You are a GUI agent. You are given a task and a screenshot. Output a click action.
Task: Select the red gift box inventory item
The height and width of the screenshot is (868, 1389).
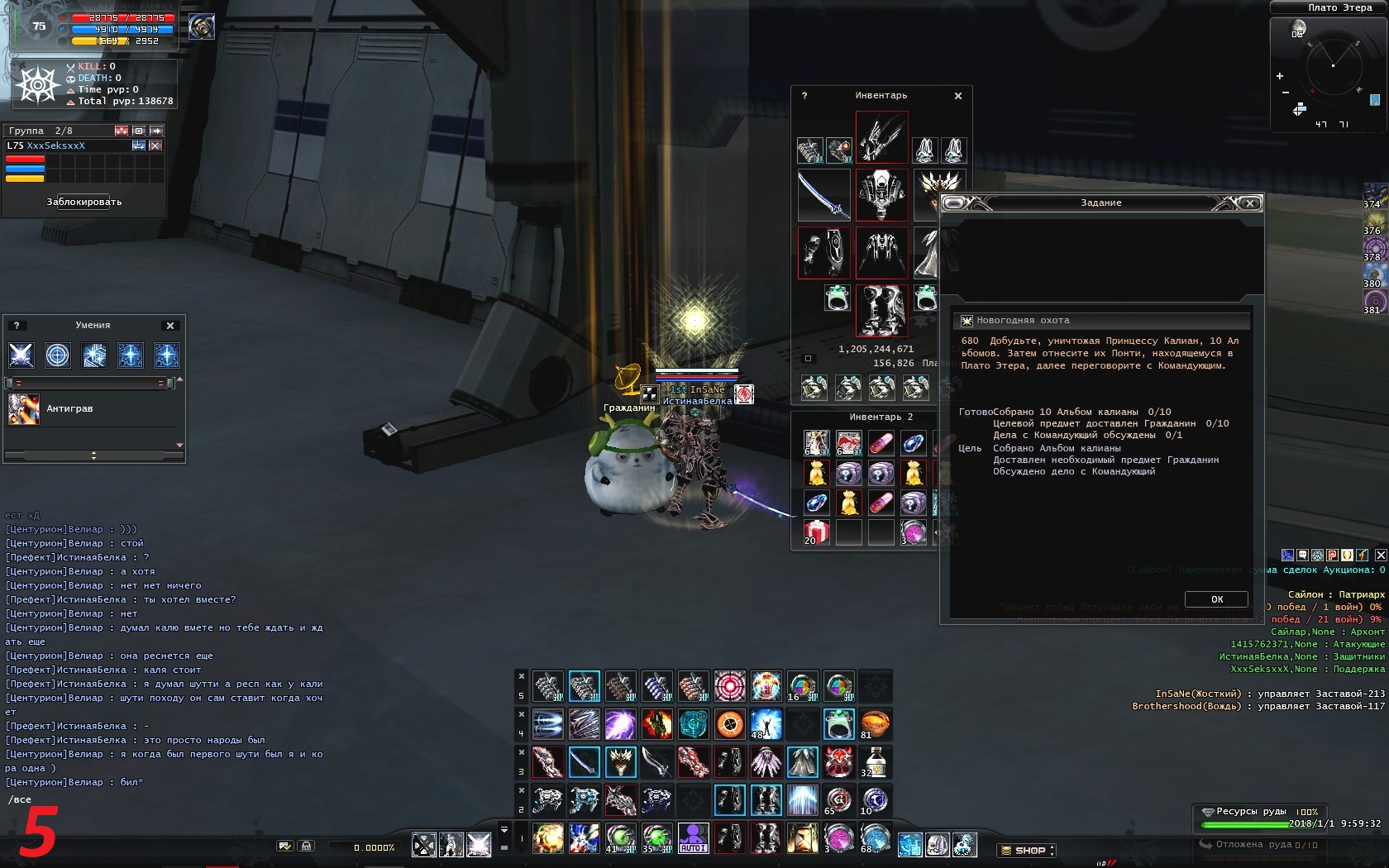tap(816, 532)
